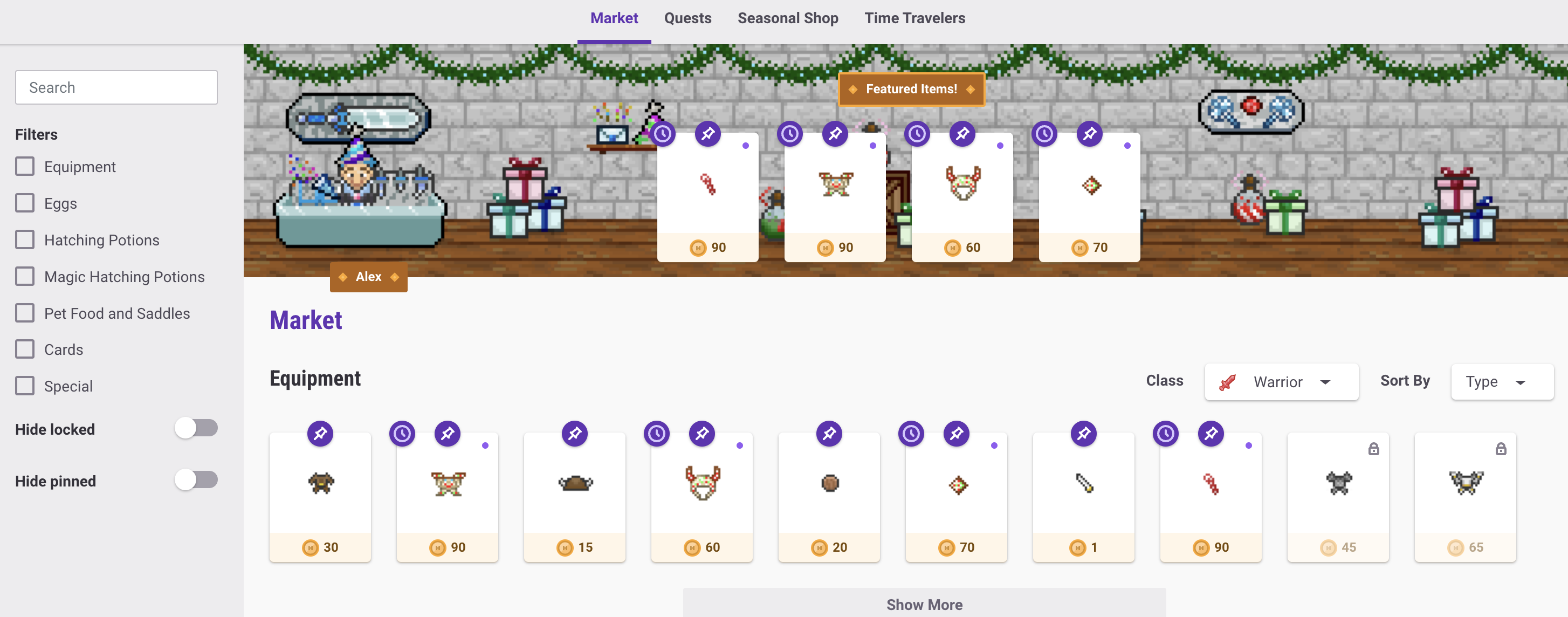Click the clock icon on the 70 gold shield

point(911,433)
